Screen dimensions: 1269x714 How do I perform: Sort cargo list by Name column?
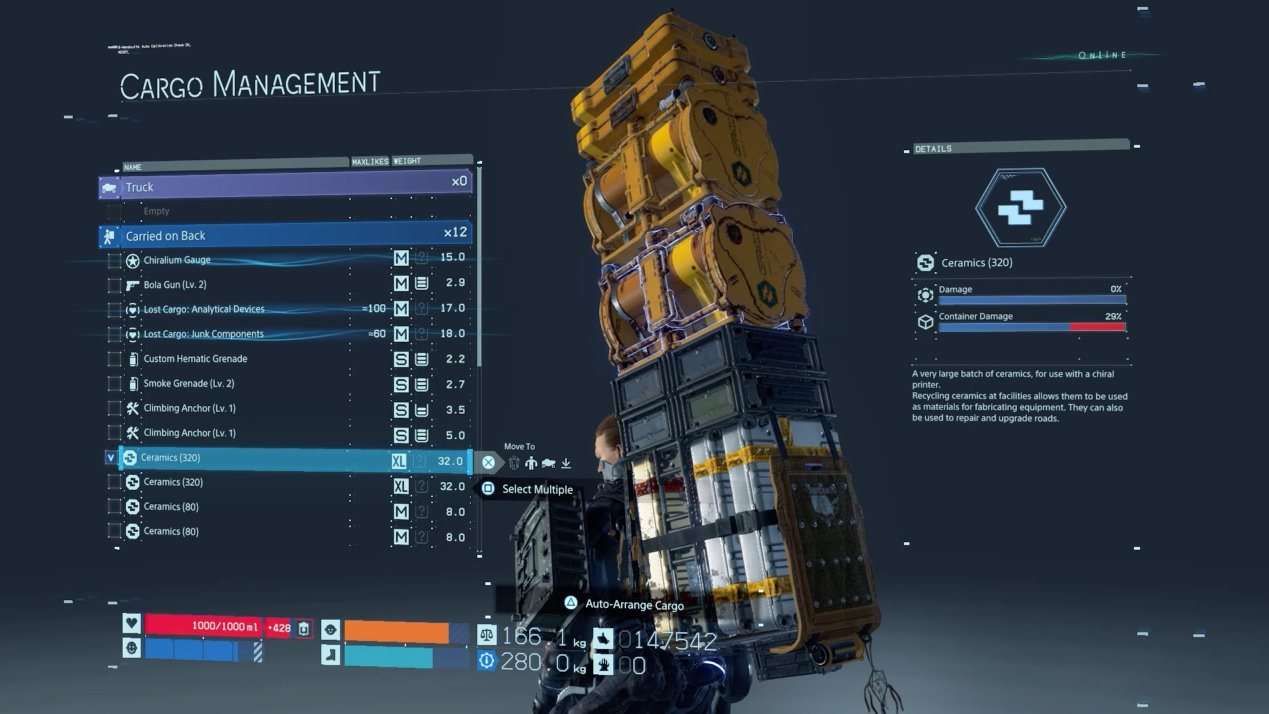[133, 167]
